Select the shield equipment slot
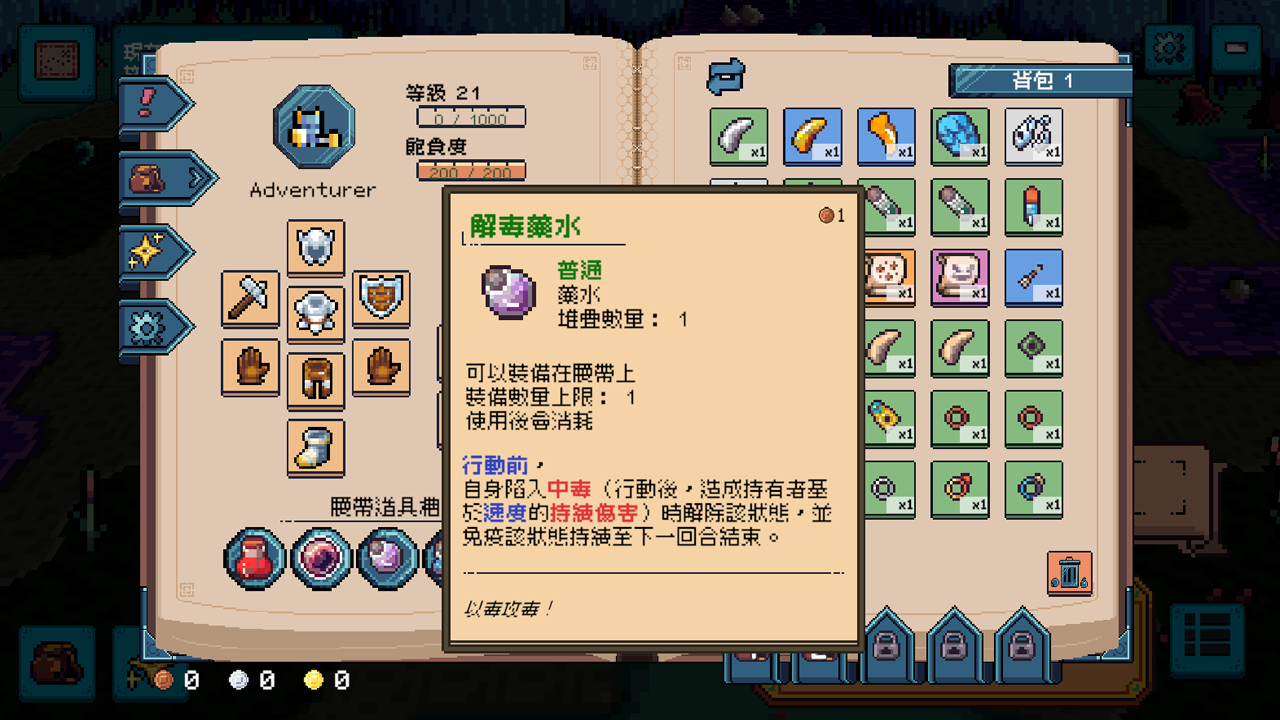The height and width of the screenshot is (720, 1280). (x=381, y=299)
